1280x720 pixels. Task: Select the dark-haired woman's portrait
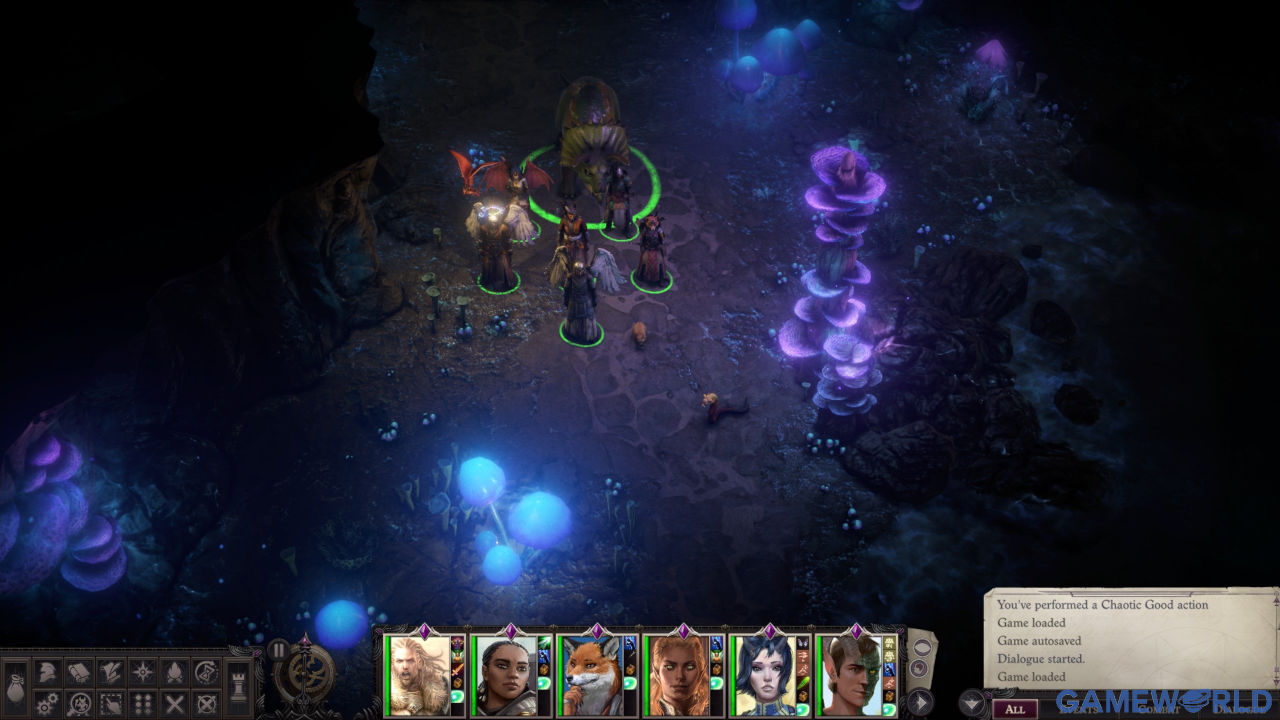(x=503, y=676)
